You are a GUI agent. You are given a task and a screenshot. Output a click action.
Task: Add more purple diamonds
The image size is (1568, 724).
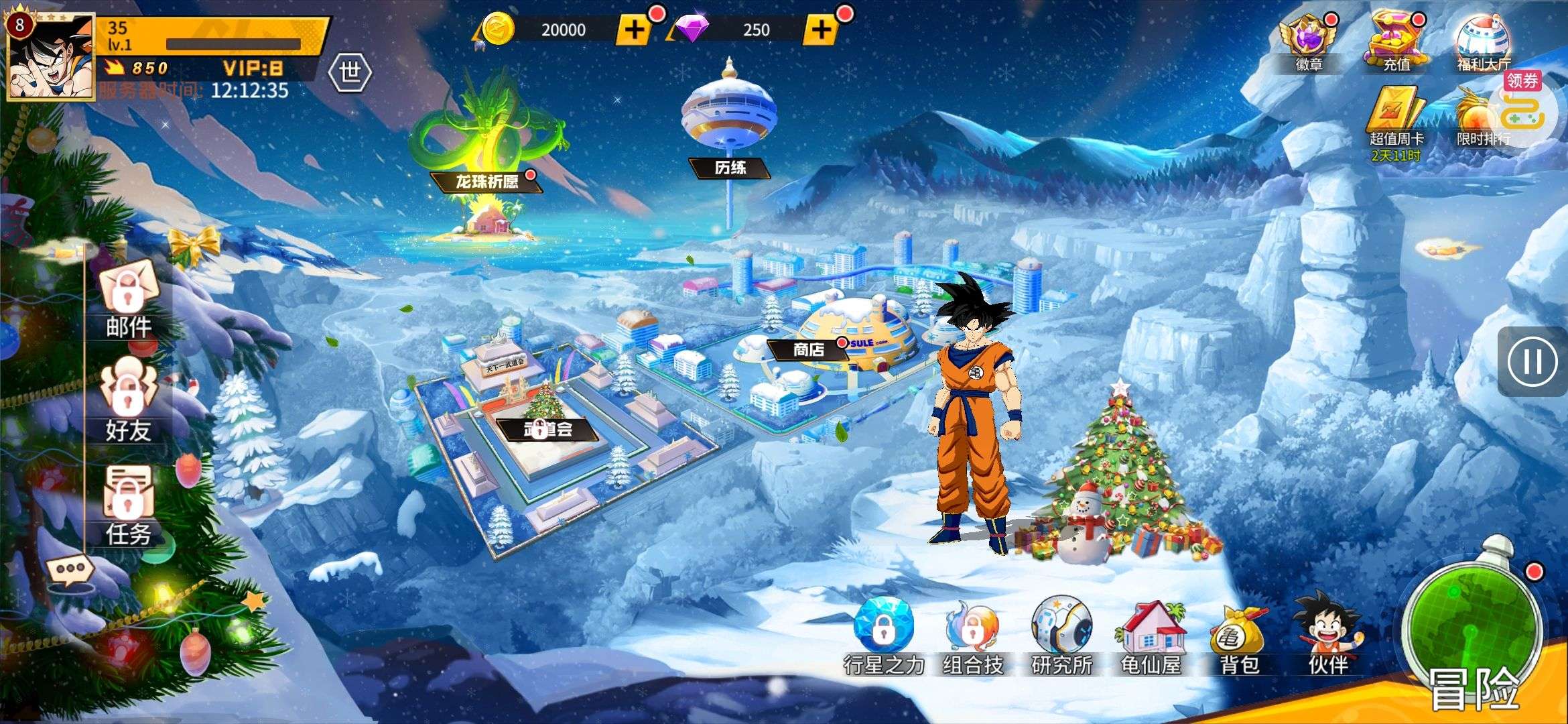[x=821, y=29]
